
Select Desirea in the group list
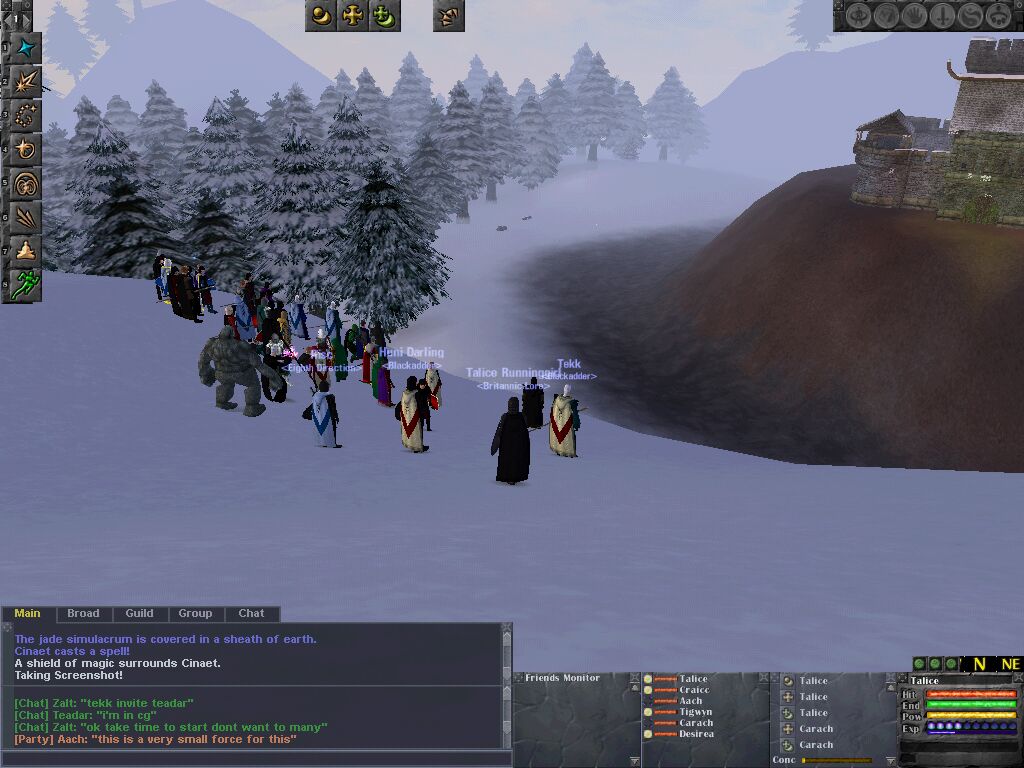point(696,734)
